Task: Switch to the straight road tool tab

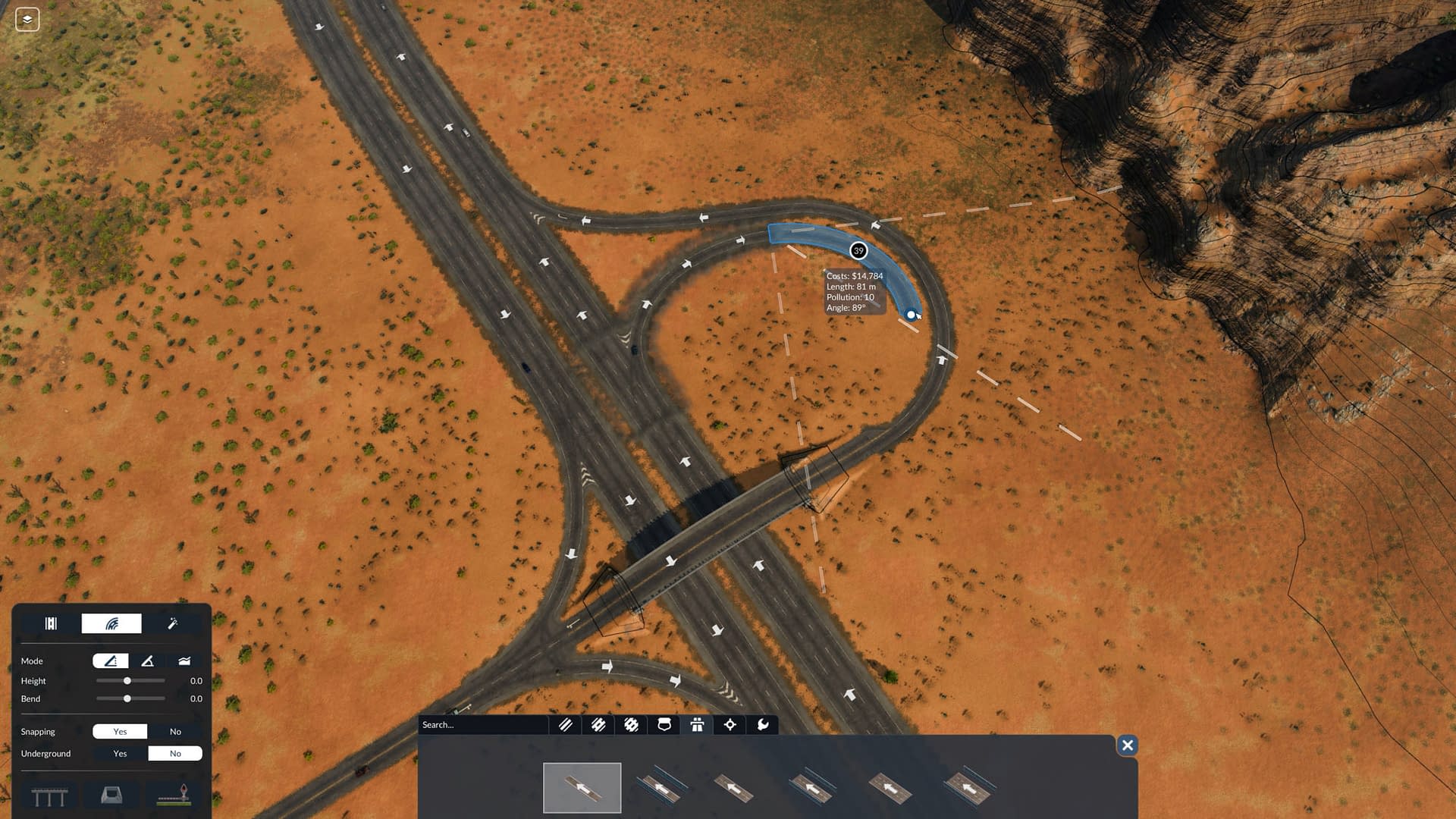Action: coord(51,623)
